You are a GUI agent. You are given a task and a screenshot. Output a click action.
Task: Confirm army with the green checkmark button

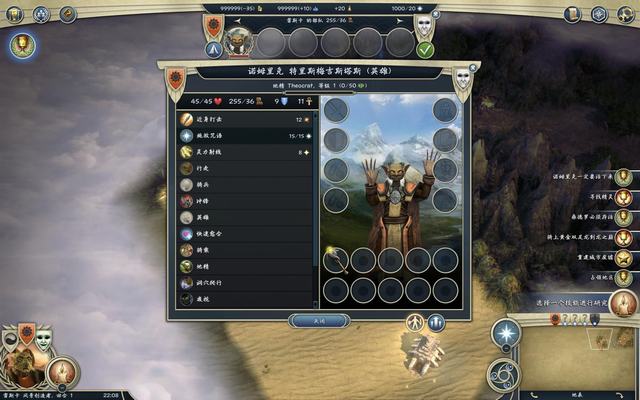tap(426, 49)
